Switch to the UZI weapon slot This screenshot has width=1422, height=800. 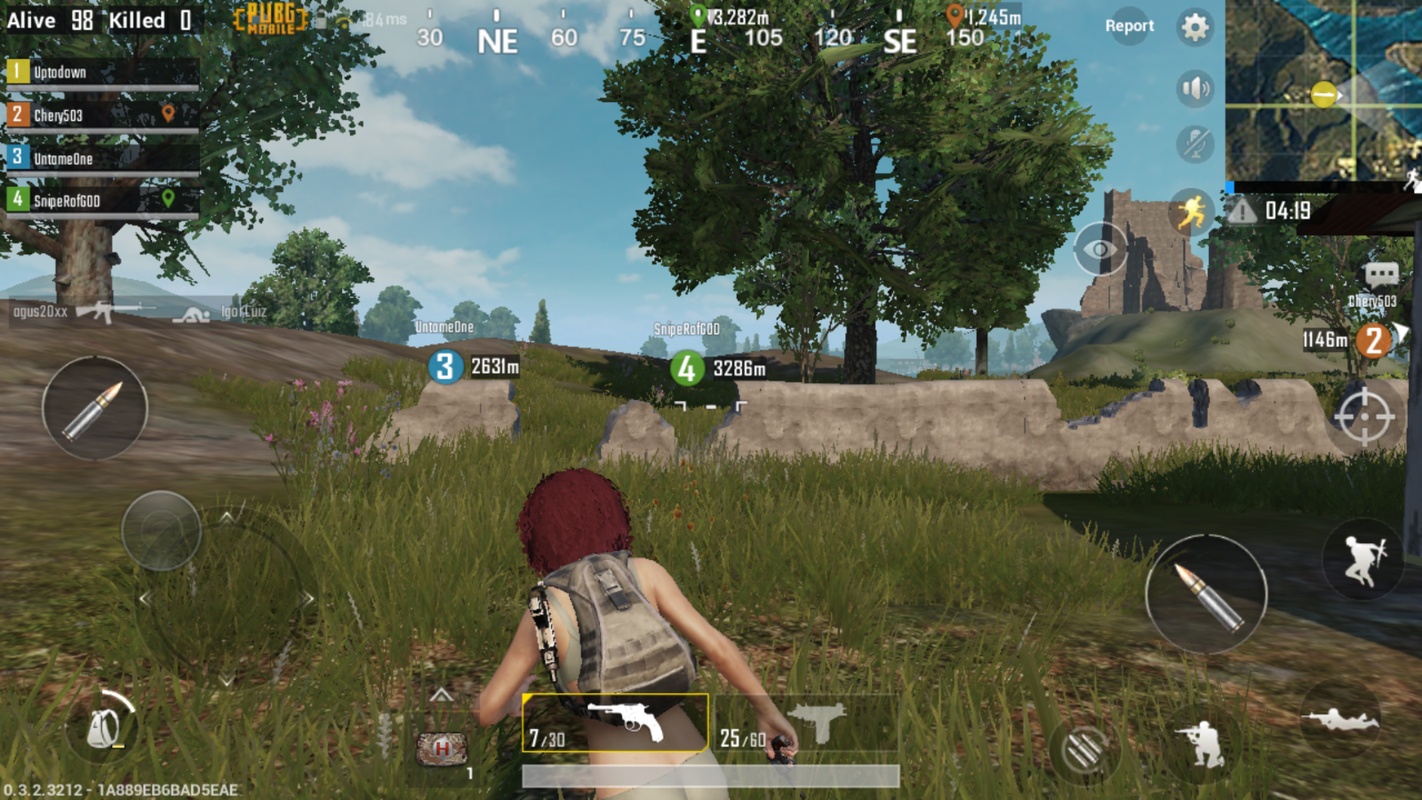coord(805,723)
